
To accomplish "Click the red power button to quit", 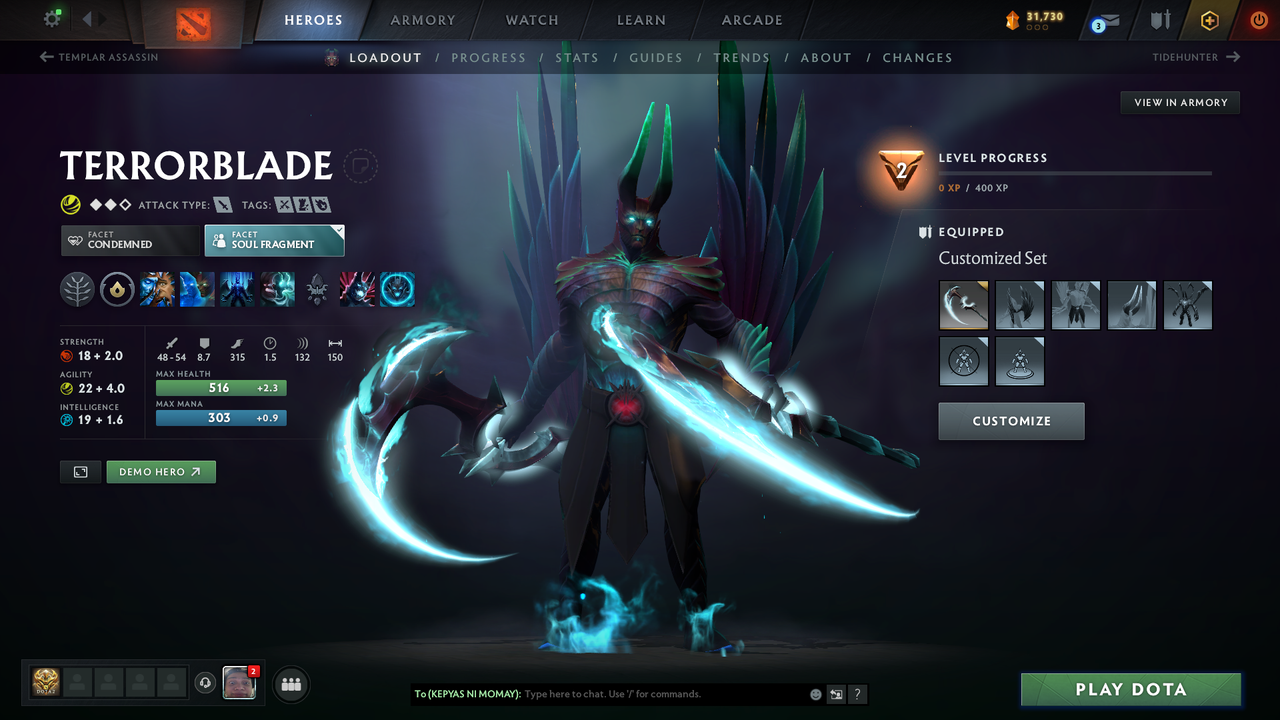I will pyautogui.click(x=1258, y=20).
